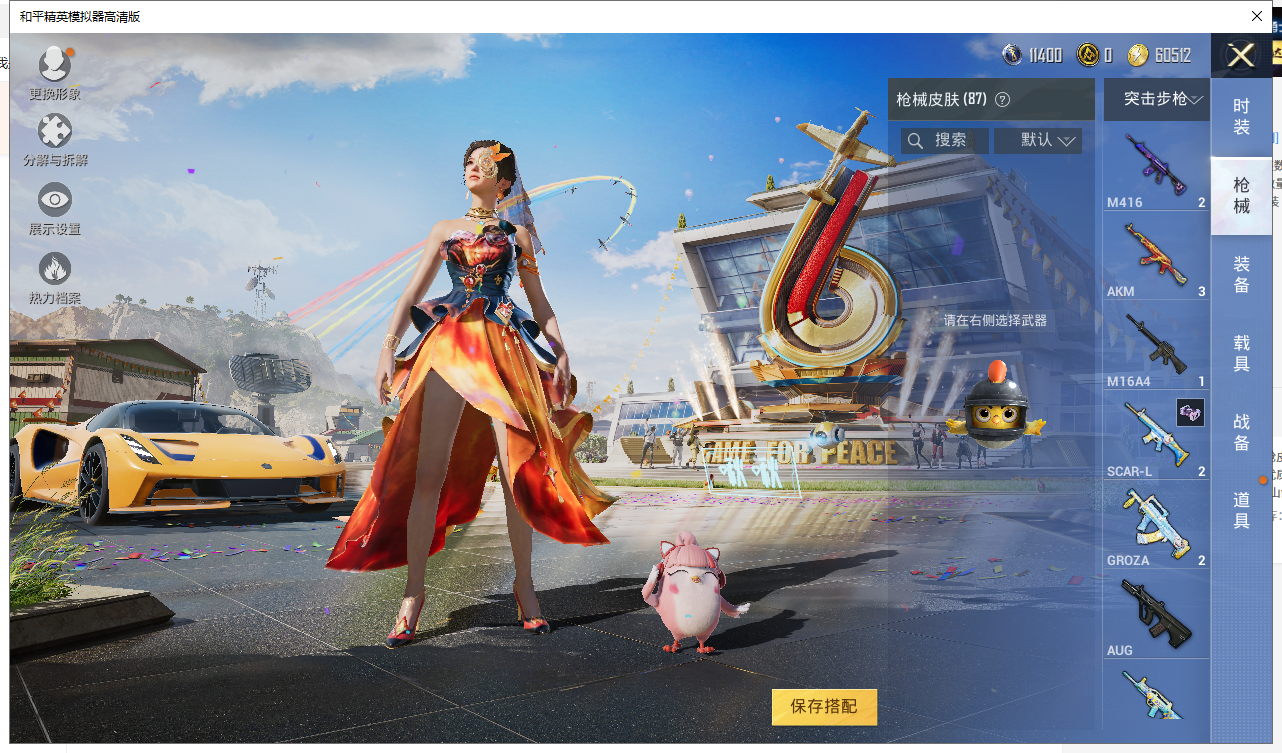The width and height of the screenshot is (1282, 753).
Task: Close the emulator window
Action: tap(1257, 16)
